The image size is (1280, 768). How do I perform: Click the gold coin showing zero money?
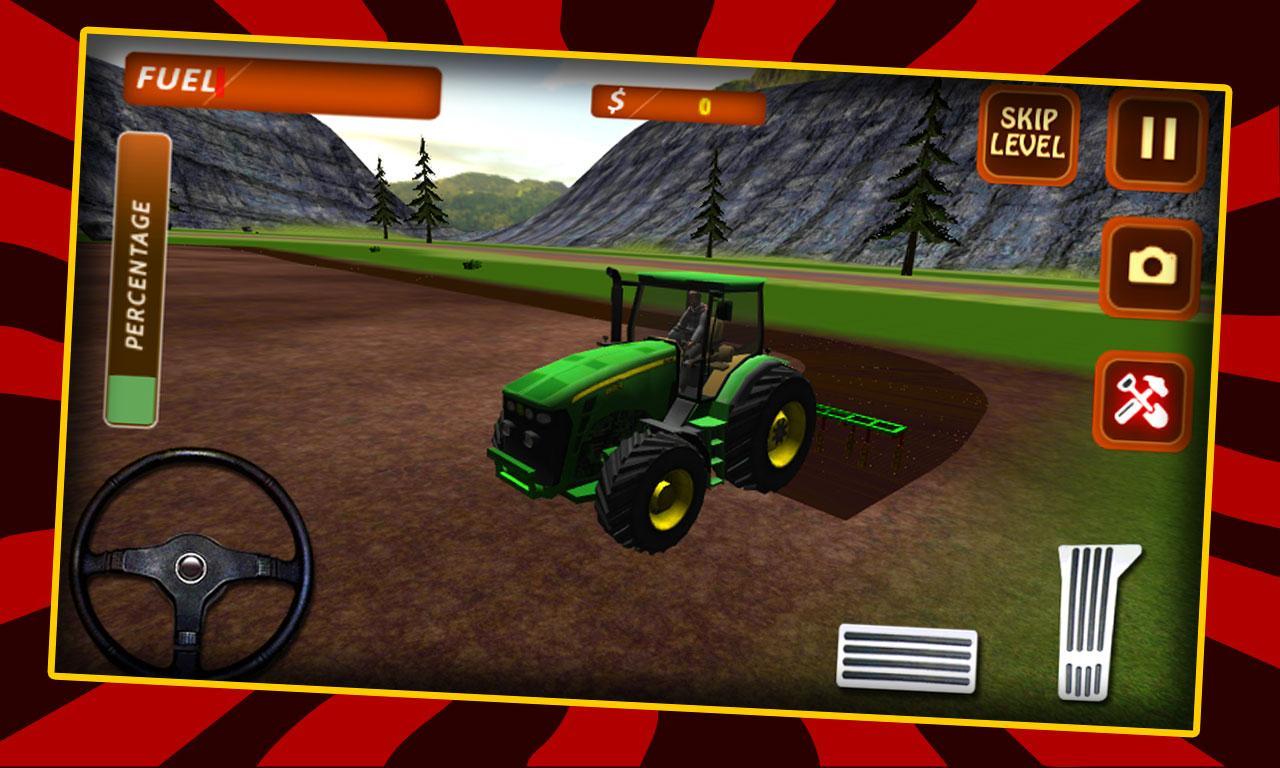coord(704,105)
